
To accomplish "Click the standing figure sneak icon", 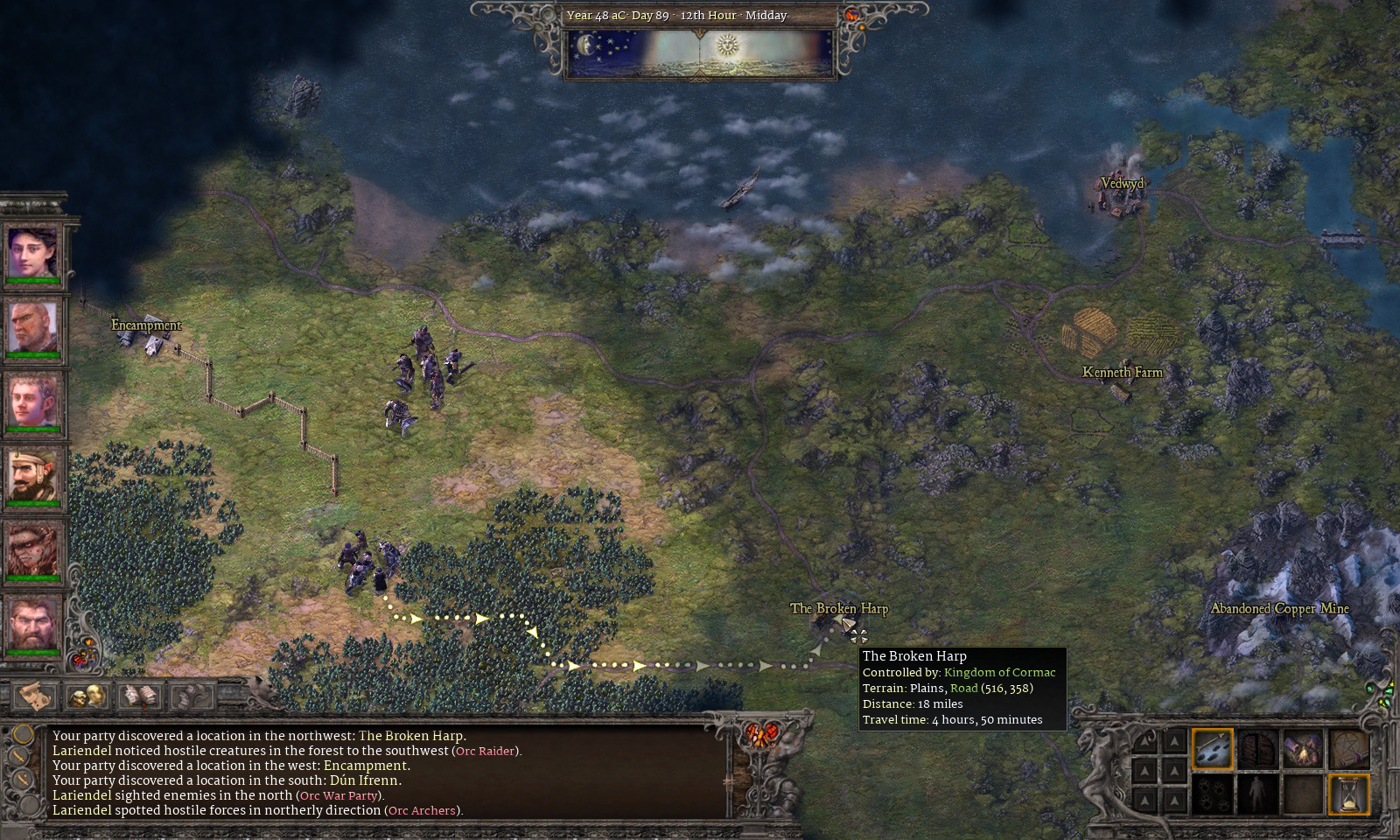I will (1257, 794).
